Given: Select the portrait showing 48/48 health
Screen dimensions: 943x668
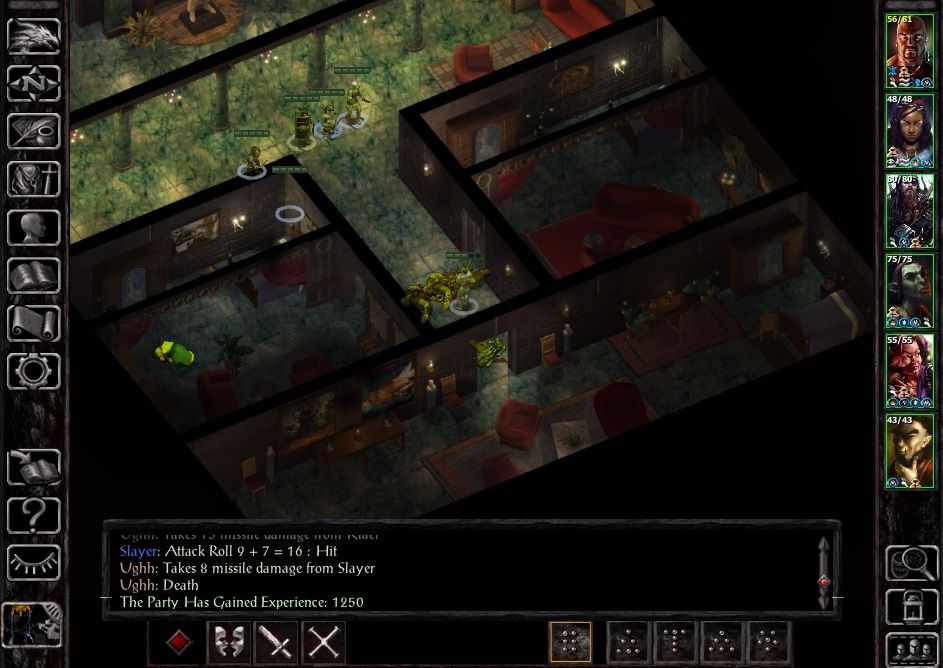Looking at the screenshot, I should [x=908, y=132].
